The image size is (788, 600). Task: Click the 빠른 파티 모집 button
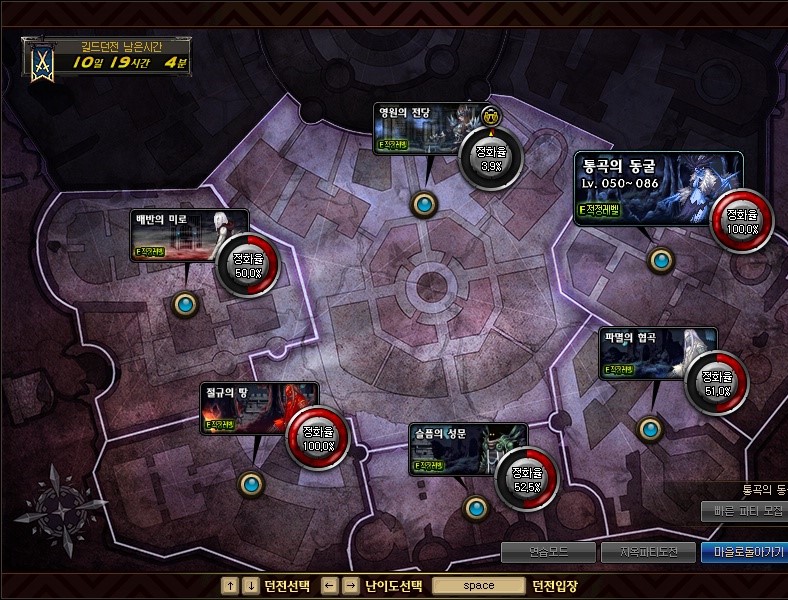click(x=744, y=511)
